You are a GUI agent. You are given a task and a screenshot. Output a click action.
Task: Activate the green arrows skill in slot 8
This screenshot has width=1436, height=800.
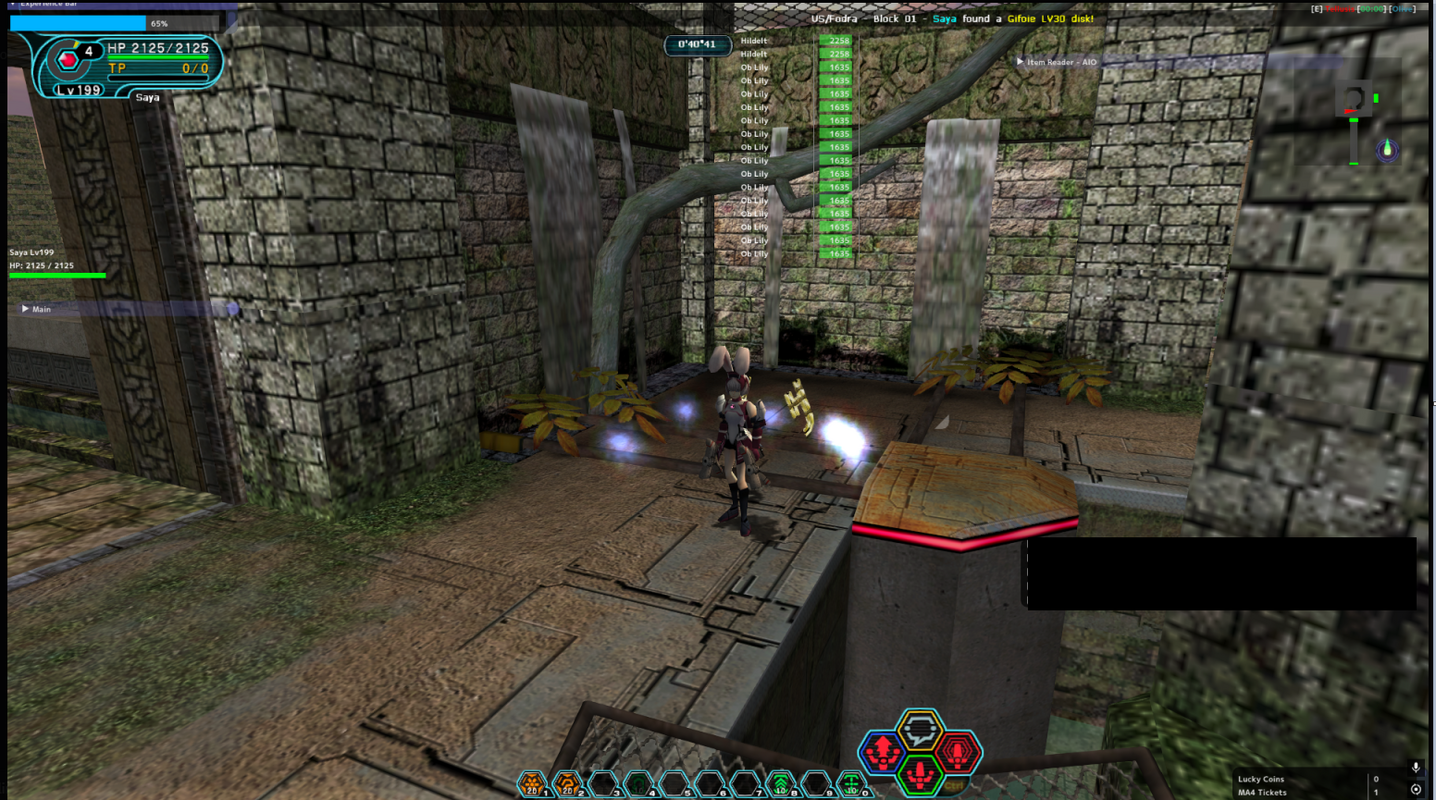click(780, 784)
